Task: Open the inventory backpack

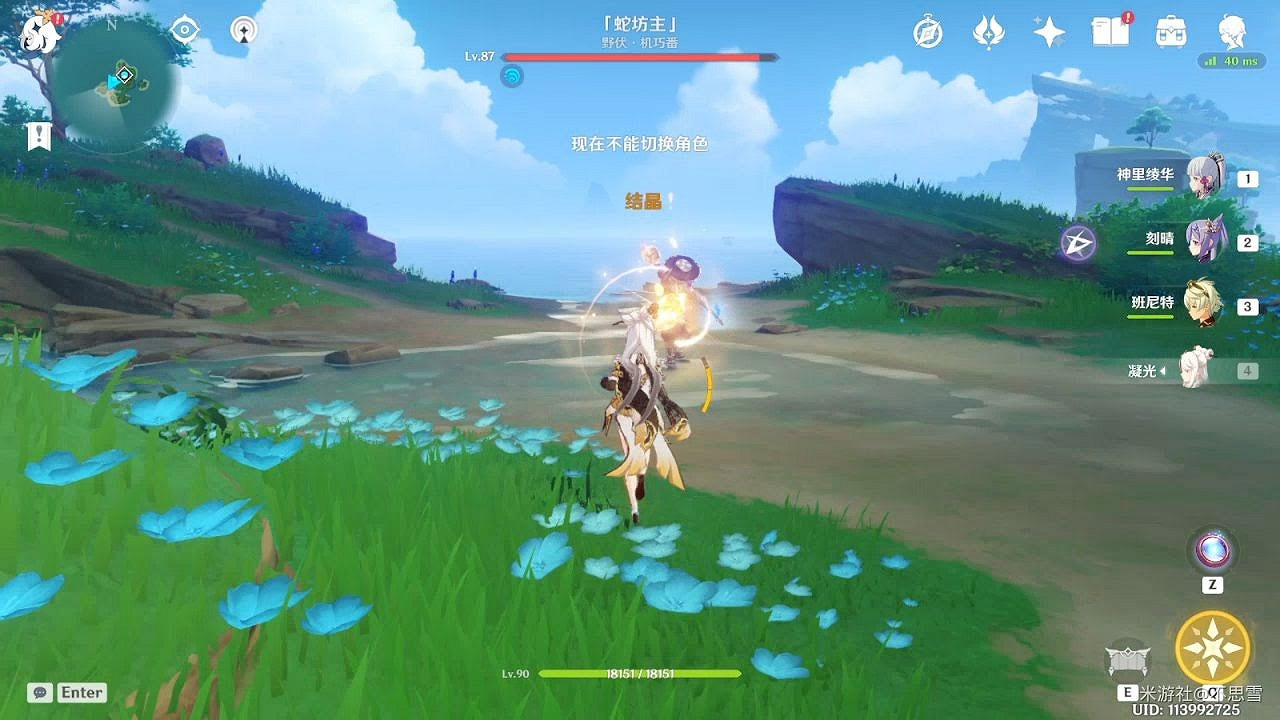Action: click(x=1167, y=33)
